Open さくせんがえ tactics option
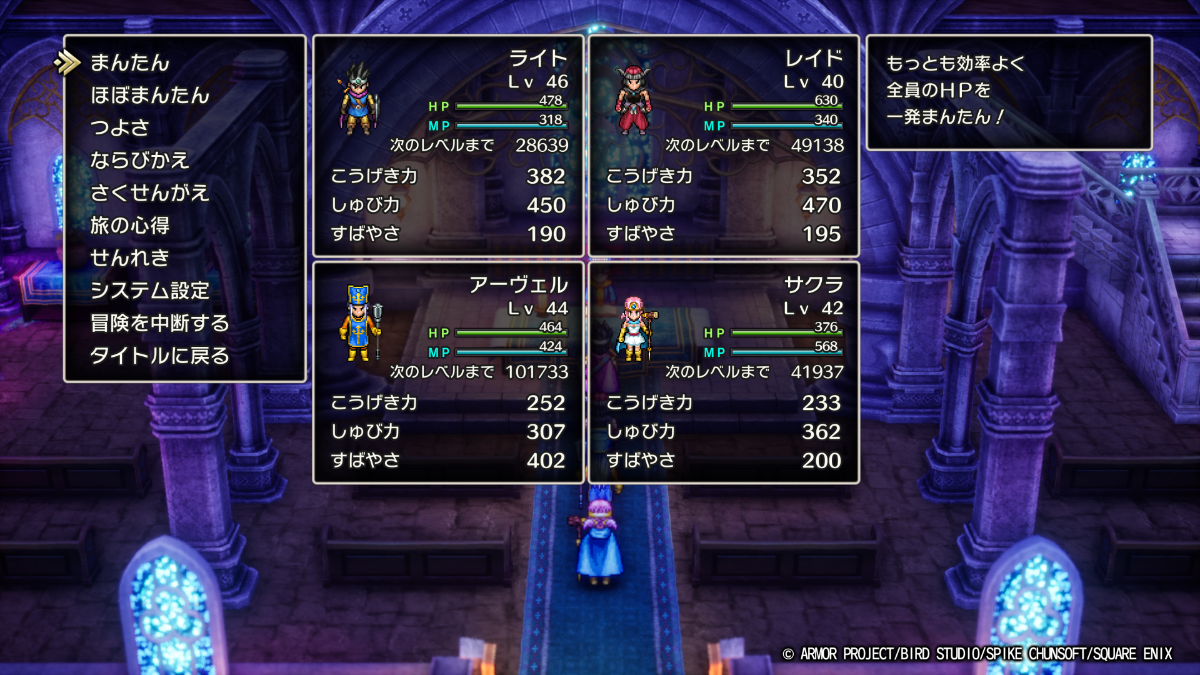 [150, 193]
